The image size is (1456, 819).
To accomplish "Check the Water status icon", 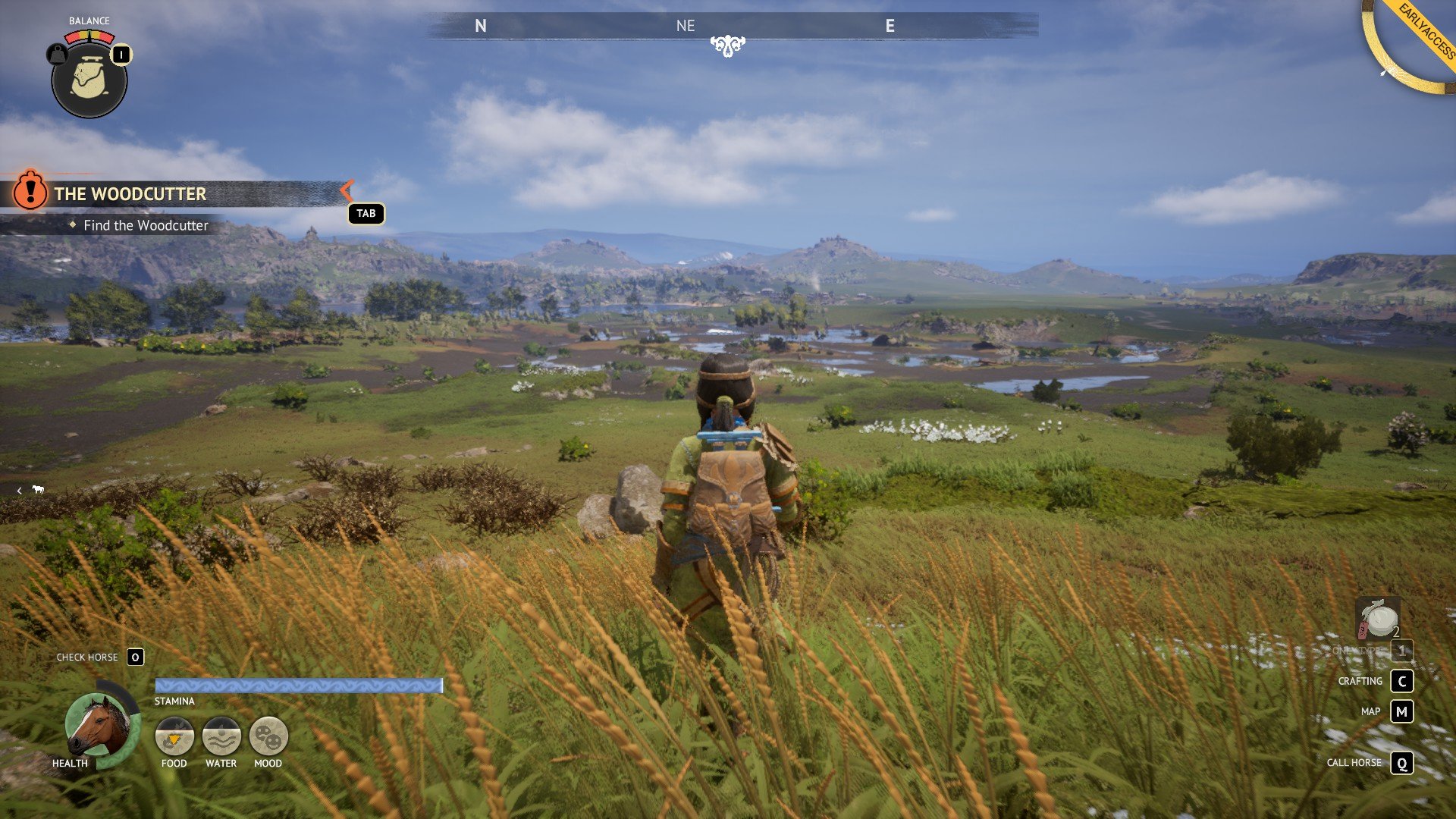I will [x=221, y=736].
